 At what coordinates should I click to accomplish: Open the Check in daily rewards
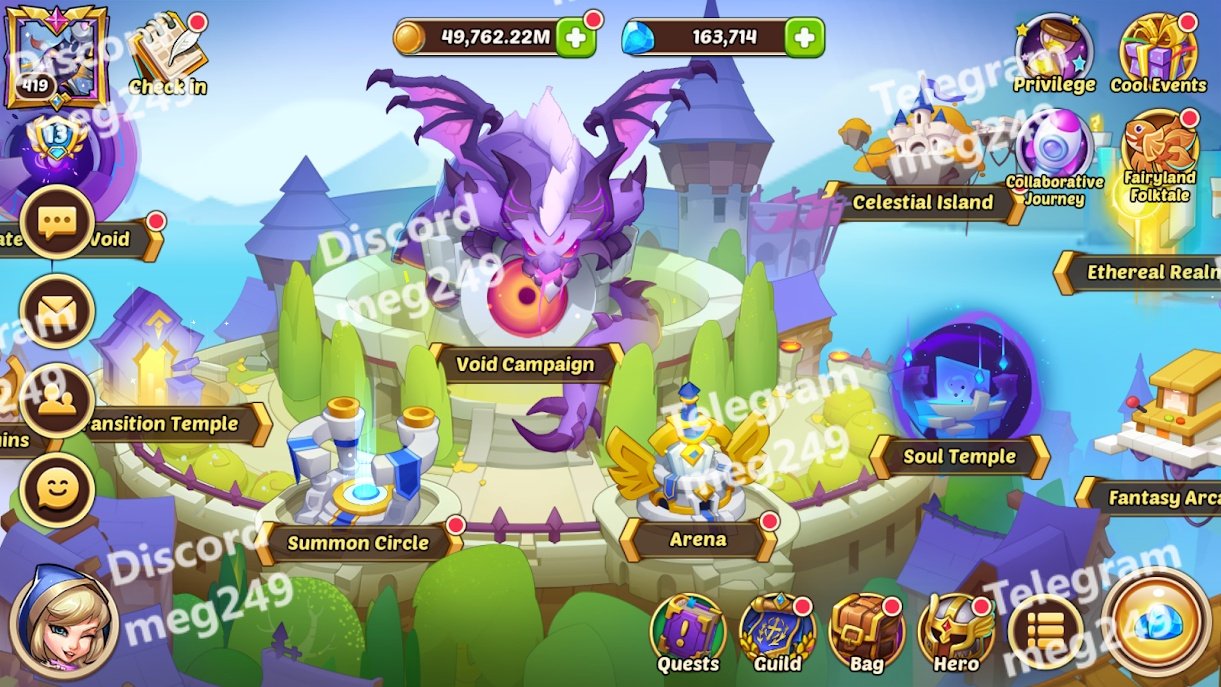[168, 52]
